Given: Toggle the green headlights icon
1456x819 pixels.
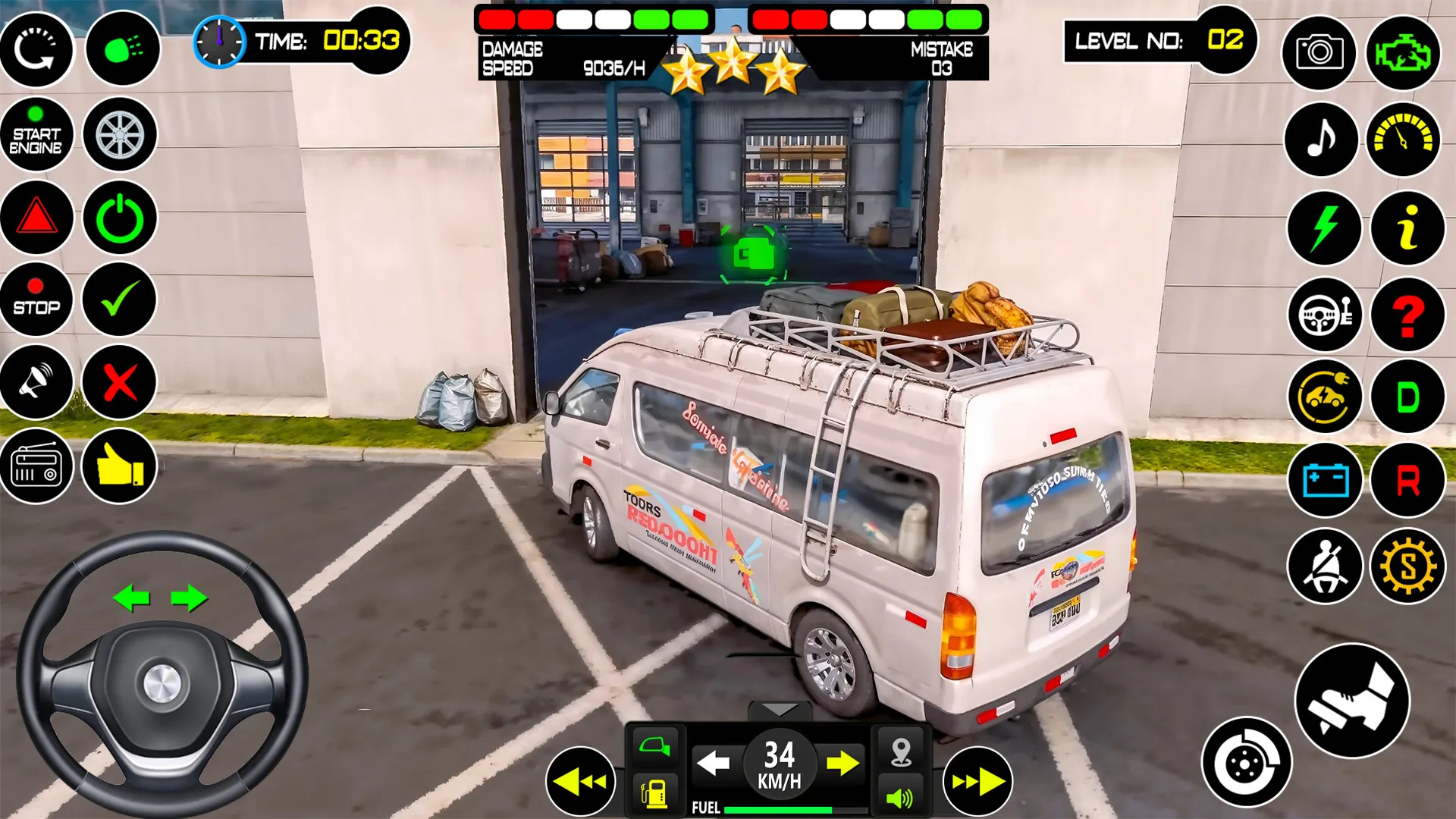Looking at the screenshot, I should 122,49.
